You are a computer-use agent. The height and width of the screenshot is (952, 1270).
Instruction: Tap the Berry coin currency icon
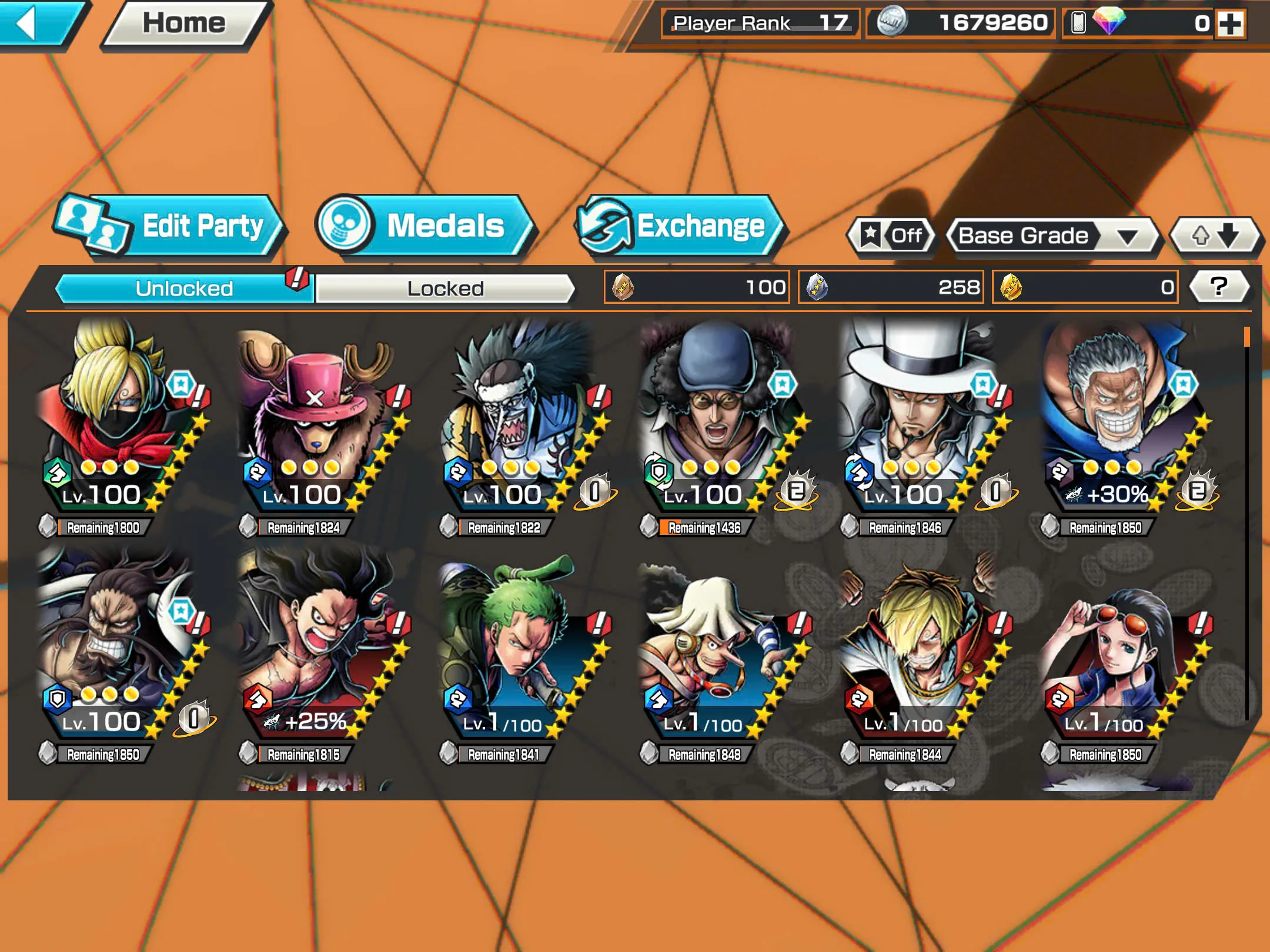[893, 24]
